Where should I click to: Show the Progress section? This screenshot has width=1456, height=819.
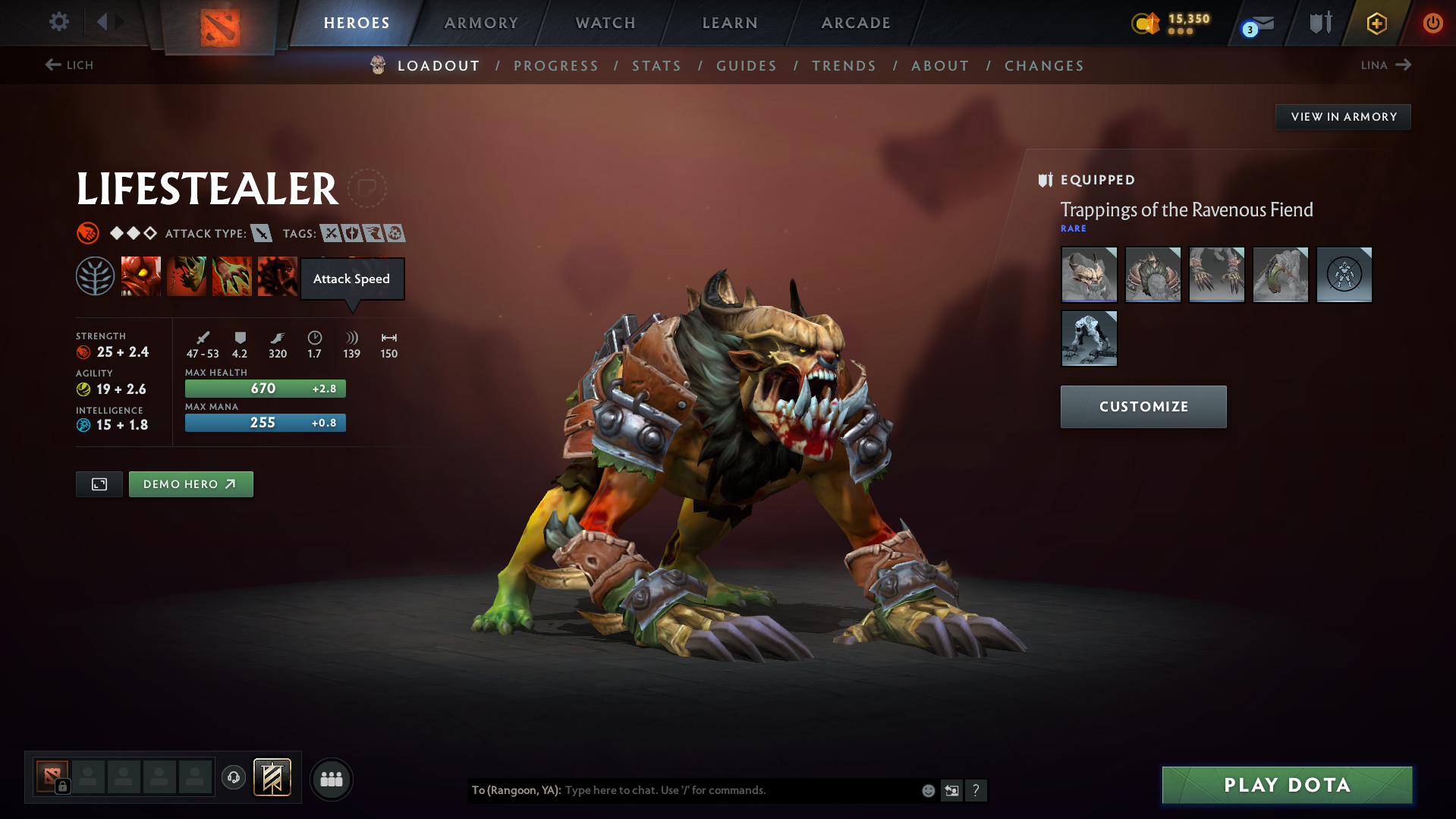(x=555, y=66)
